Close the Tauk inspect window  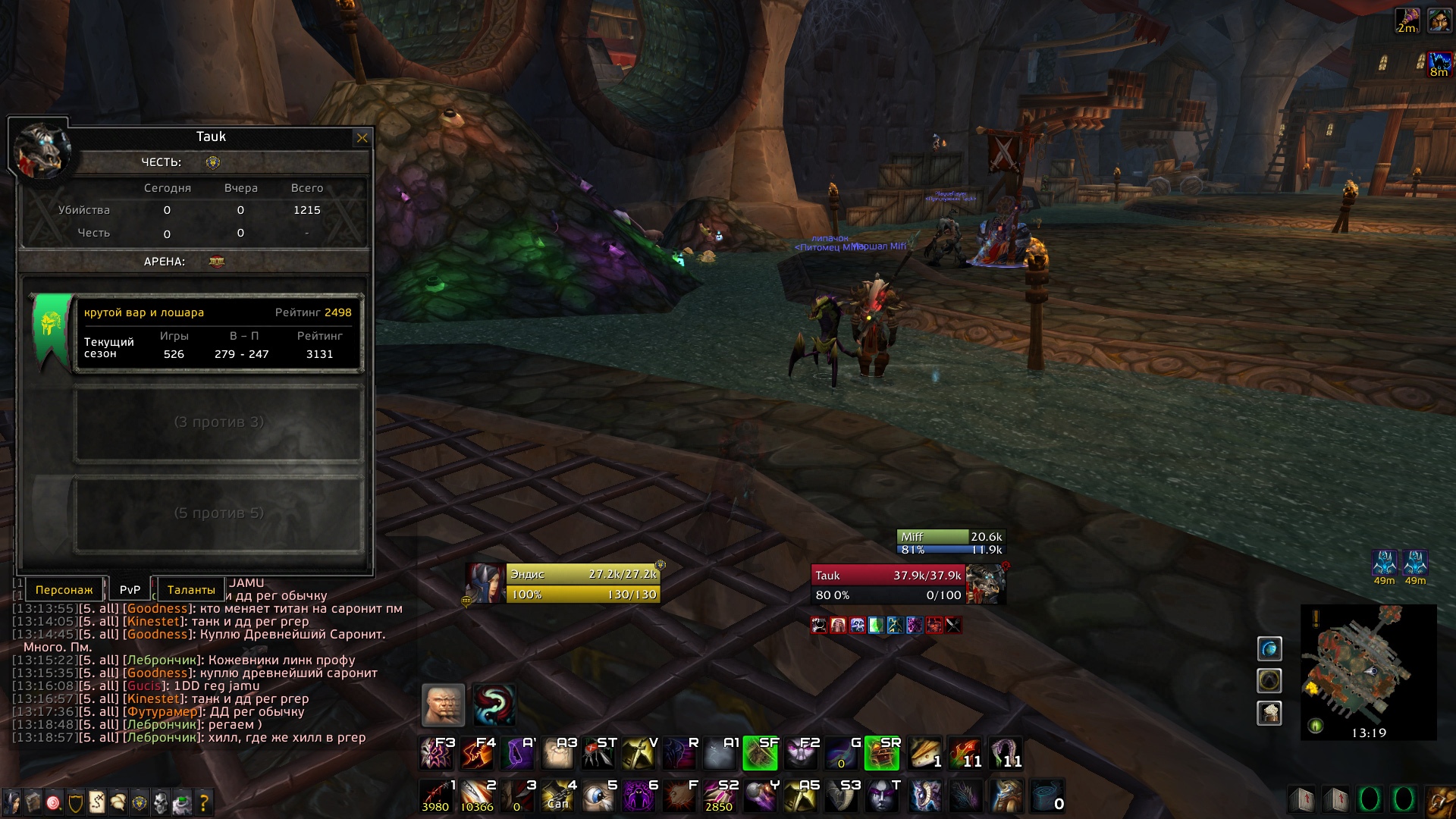pos(362,138)
